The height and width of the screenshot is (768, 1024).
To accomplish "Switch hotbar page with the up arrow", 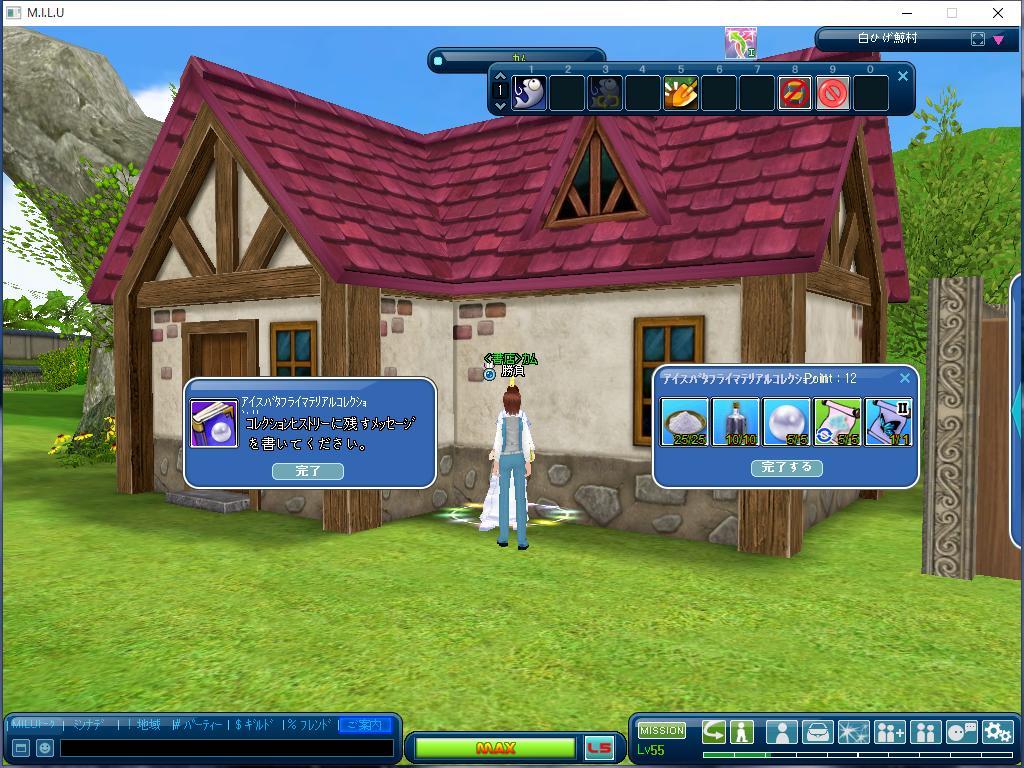I will (x=501, y=77).
